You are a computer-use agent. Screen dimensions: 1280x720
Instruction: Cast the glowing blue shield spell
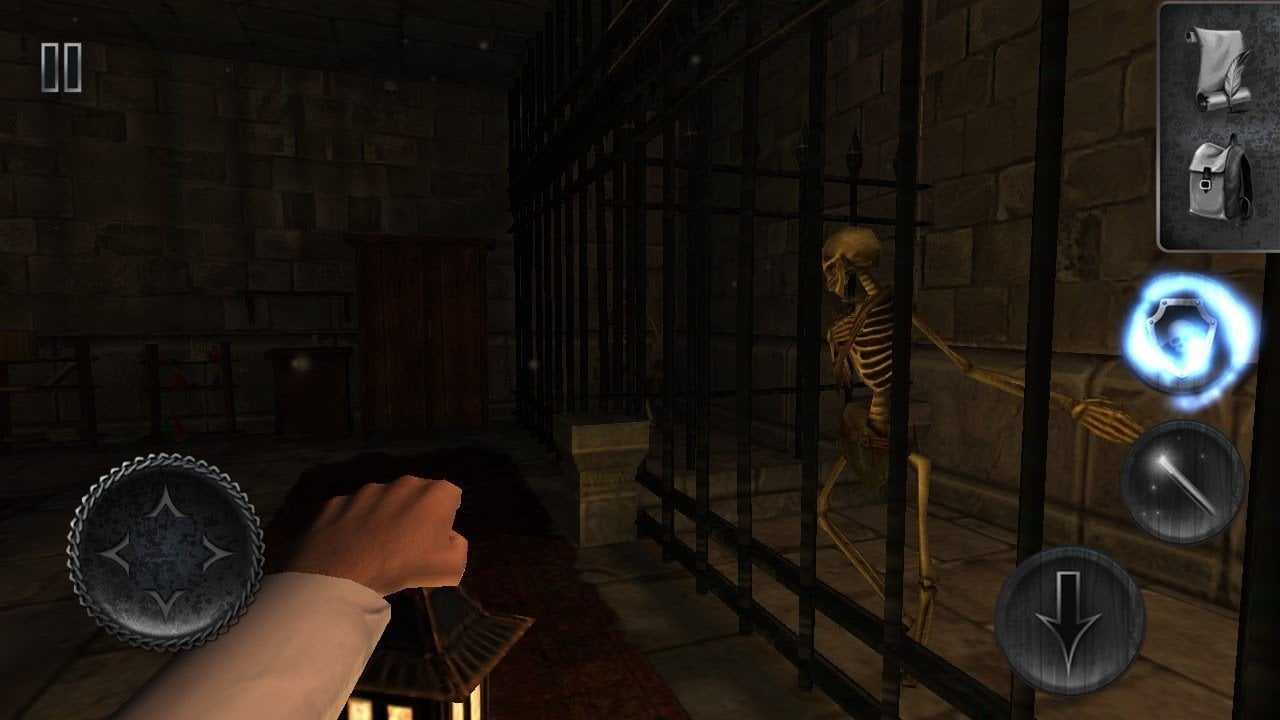coord(1187,340)
